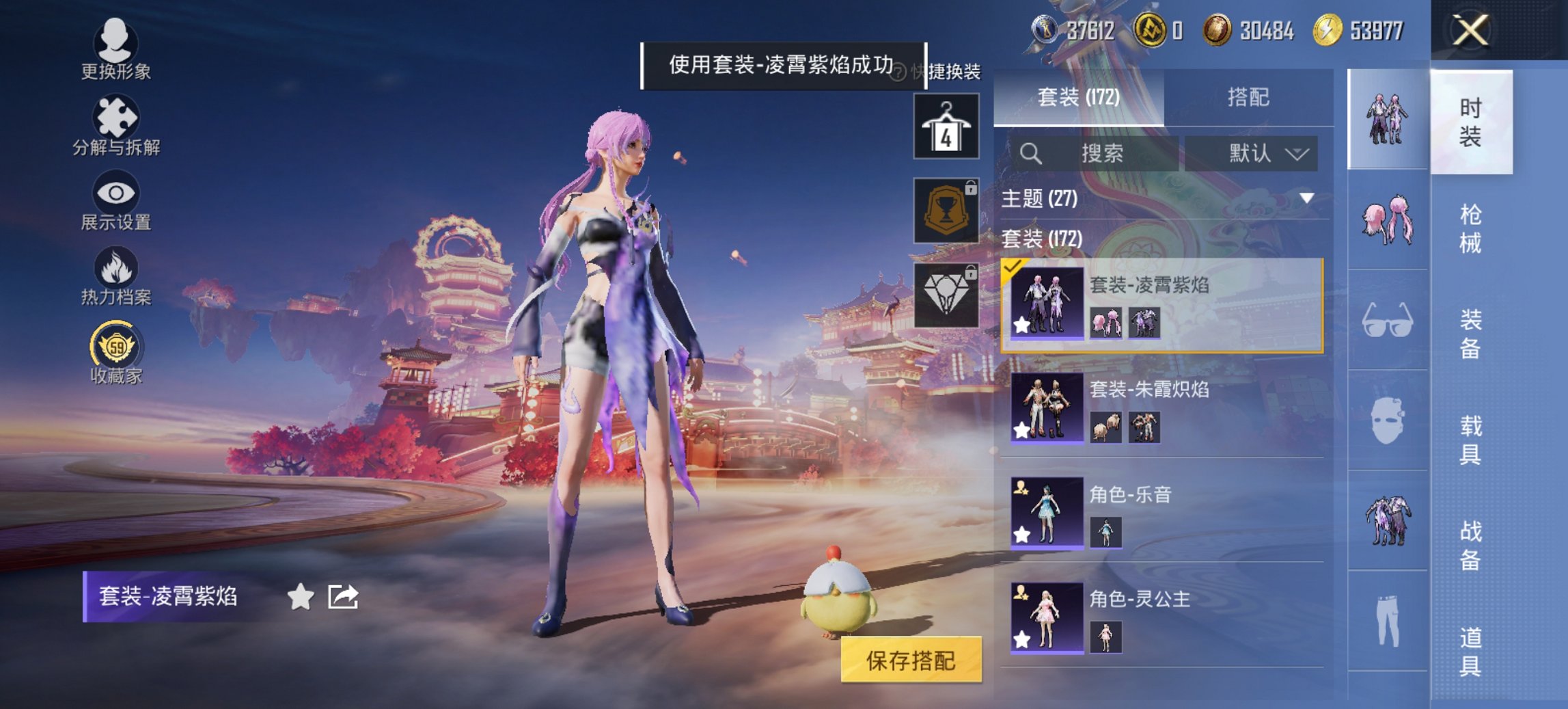Open the 默认 sort dropdown

(x=1259, y=153)
